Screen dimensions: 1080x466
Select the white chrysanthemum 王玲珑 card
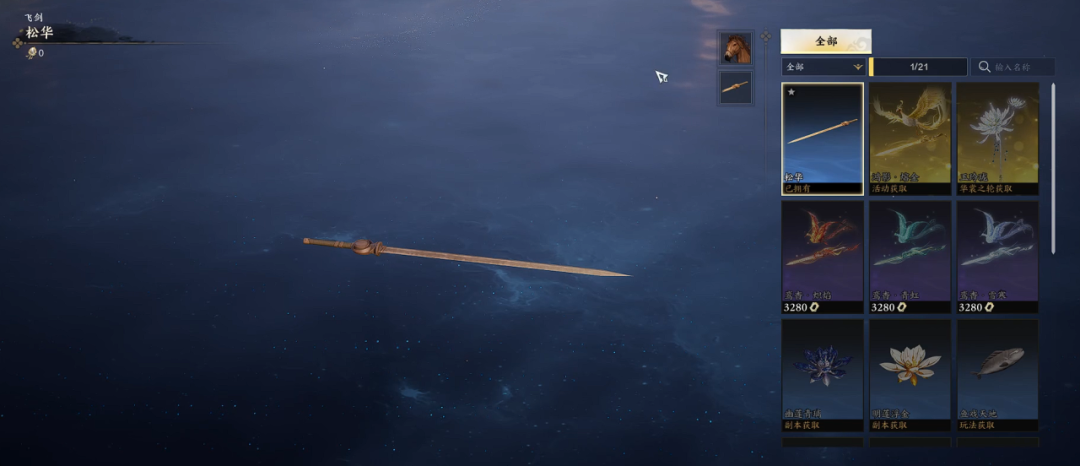coord(997,137)
